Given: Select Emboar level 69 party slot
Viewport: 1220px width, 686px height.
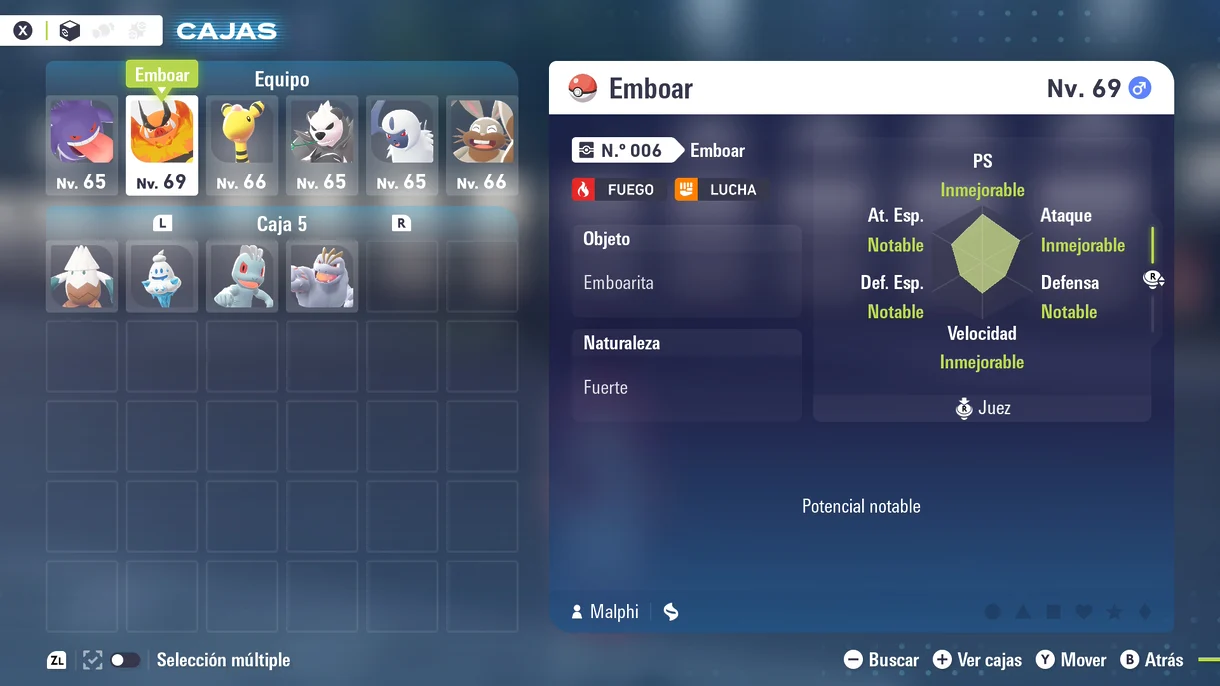Looking at the screenshot, I should [162, 145].
